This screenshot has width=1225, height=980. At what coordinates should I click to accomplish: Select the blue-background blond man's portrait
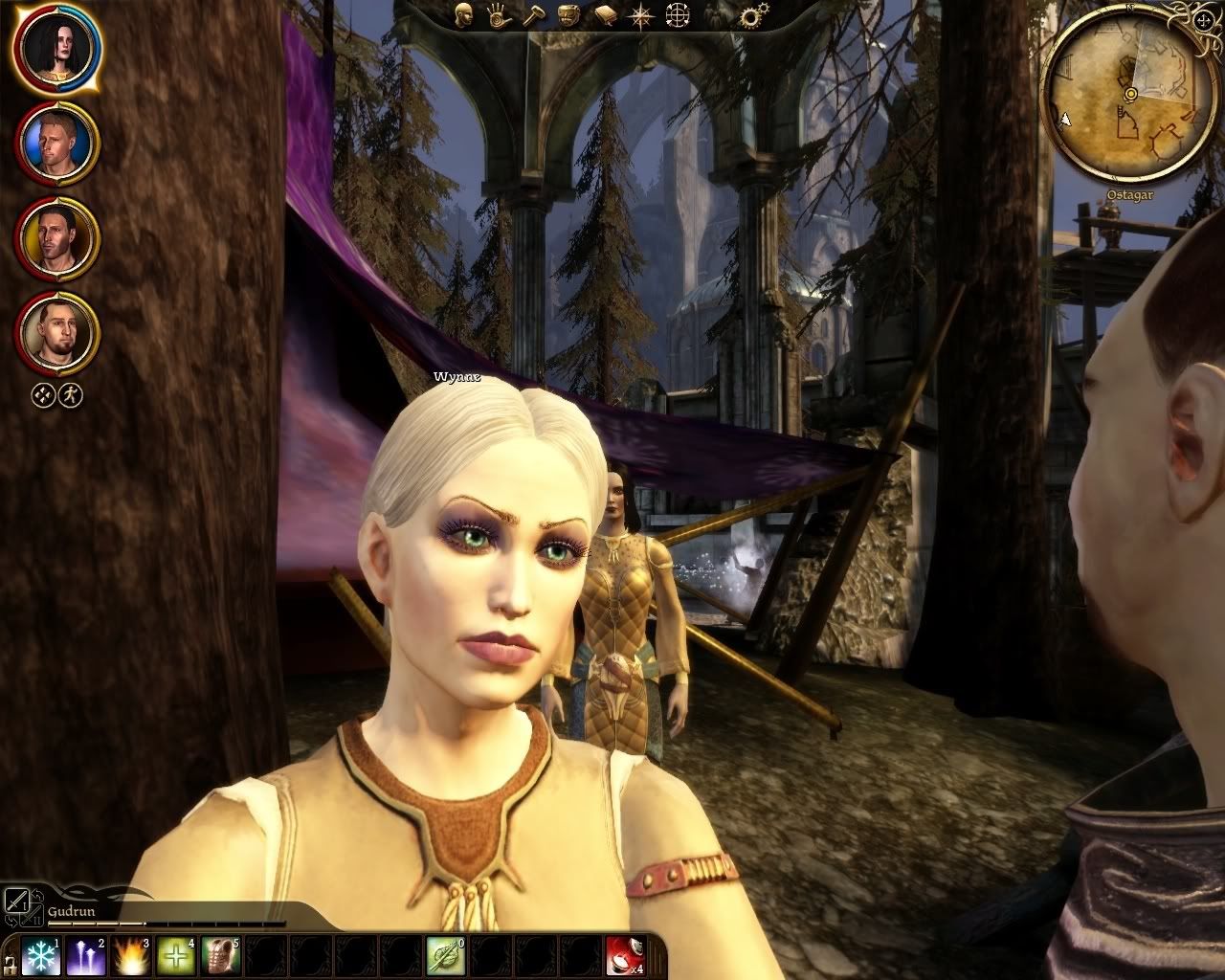click(57, 145)
